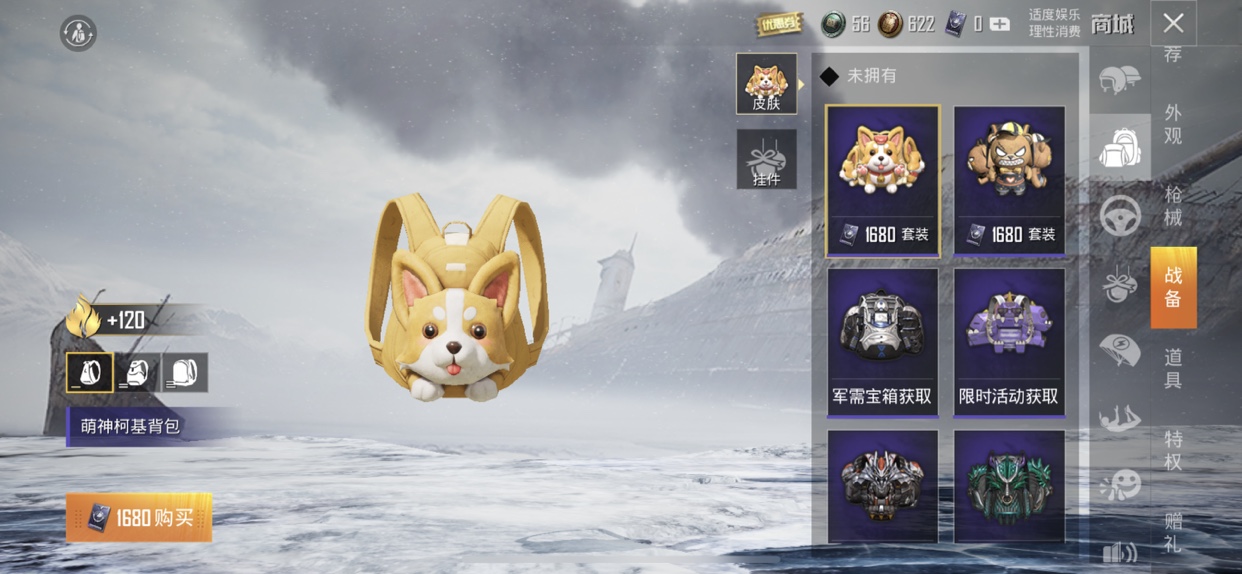Switch to the 枪械 firearms tab
Viewport: 1242px width, 574px height.
click(1173, 204)
